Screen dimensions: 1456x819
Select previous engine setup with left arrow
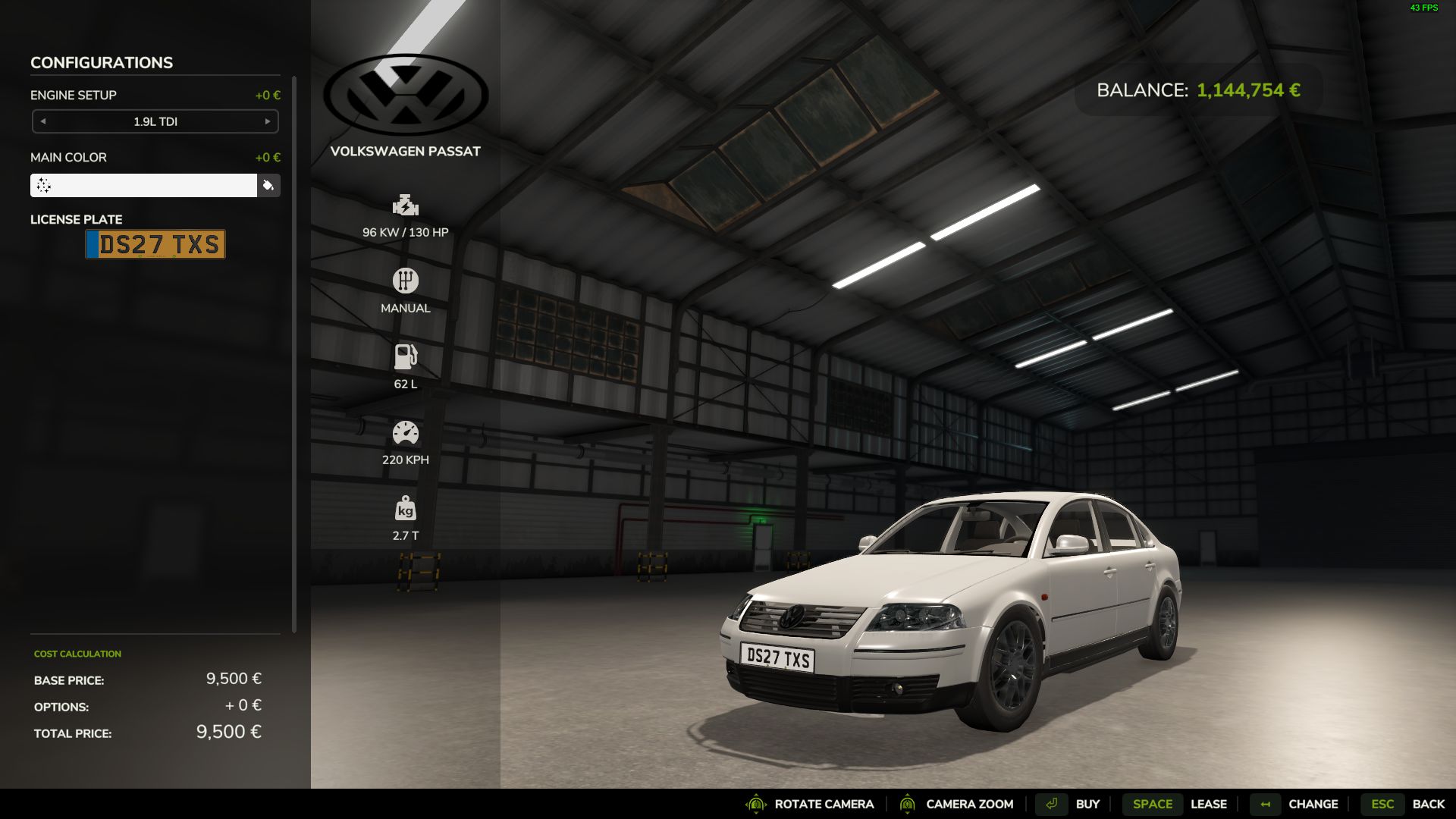(43, 121)
